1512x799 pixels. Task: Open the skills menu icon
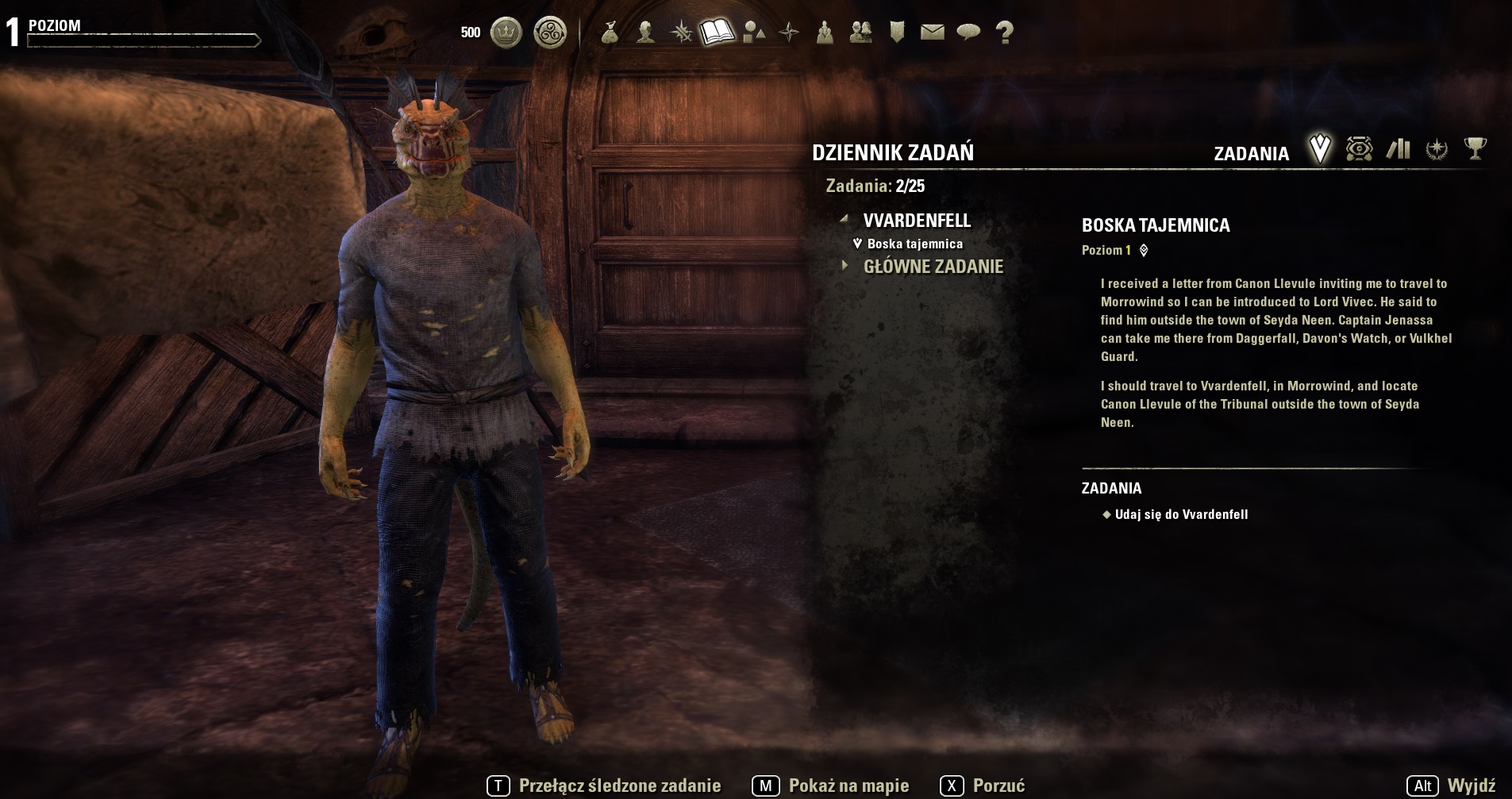coord(681,33)
